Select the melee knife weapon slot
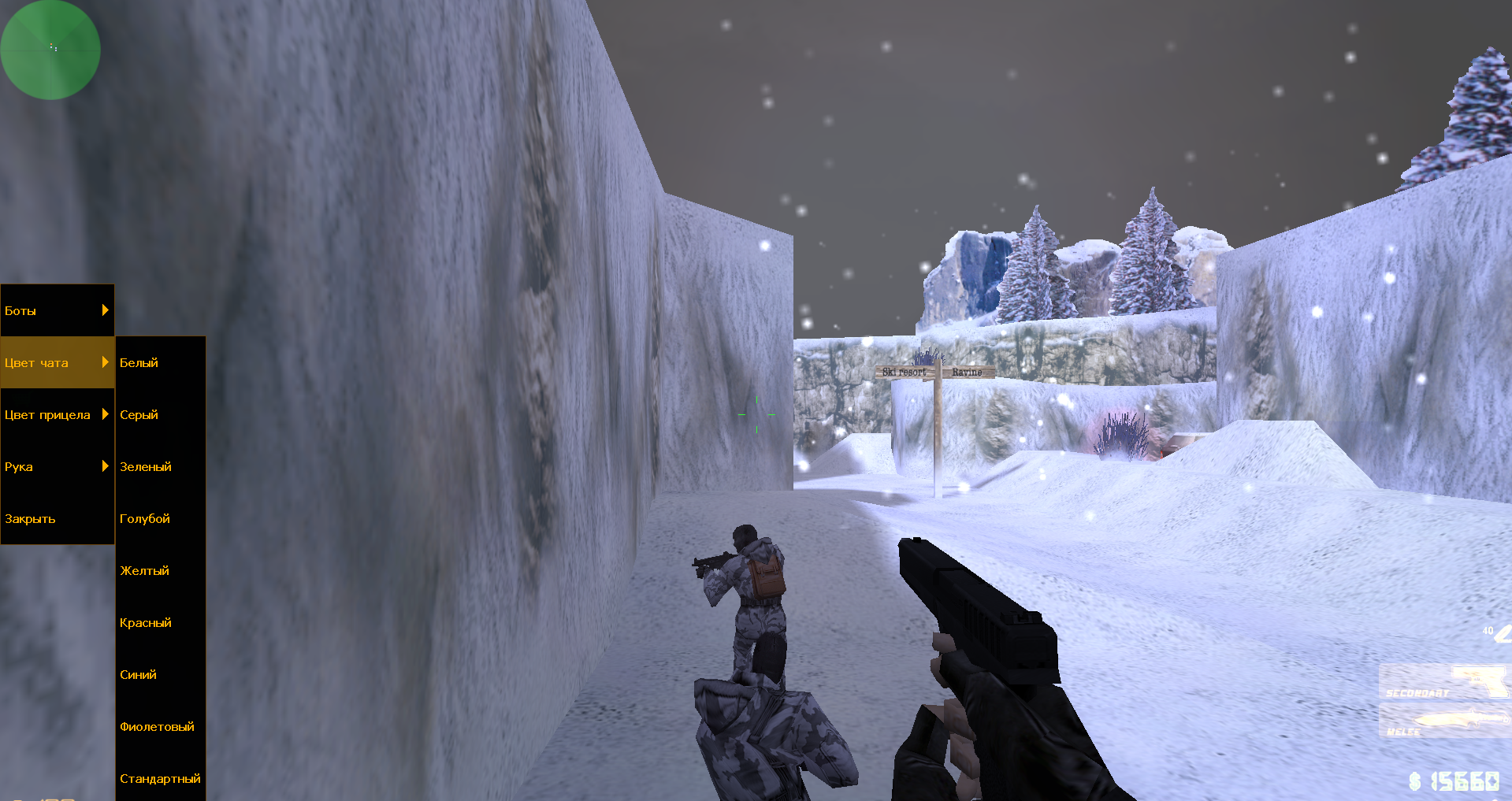 pos(1444,721)
